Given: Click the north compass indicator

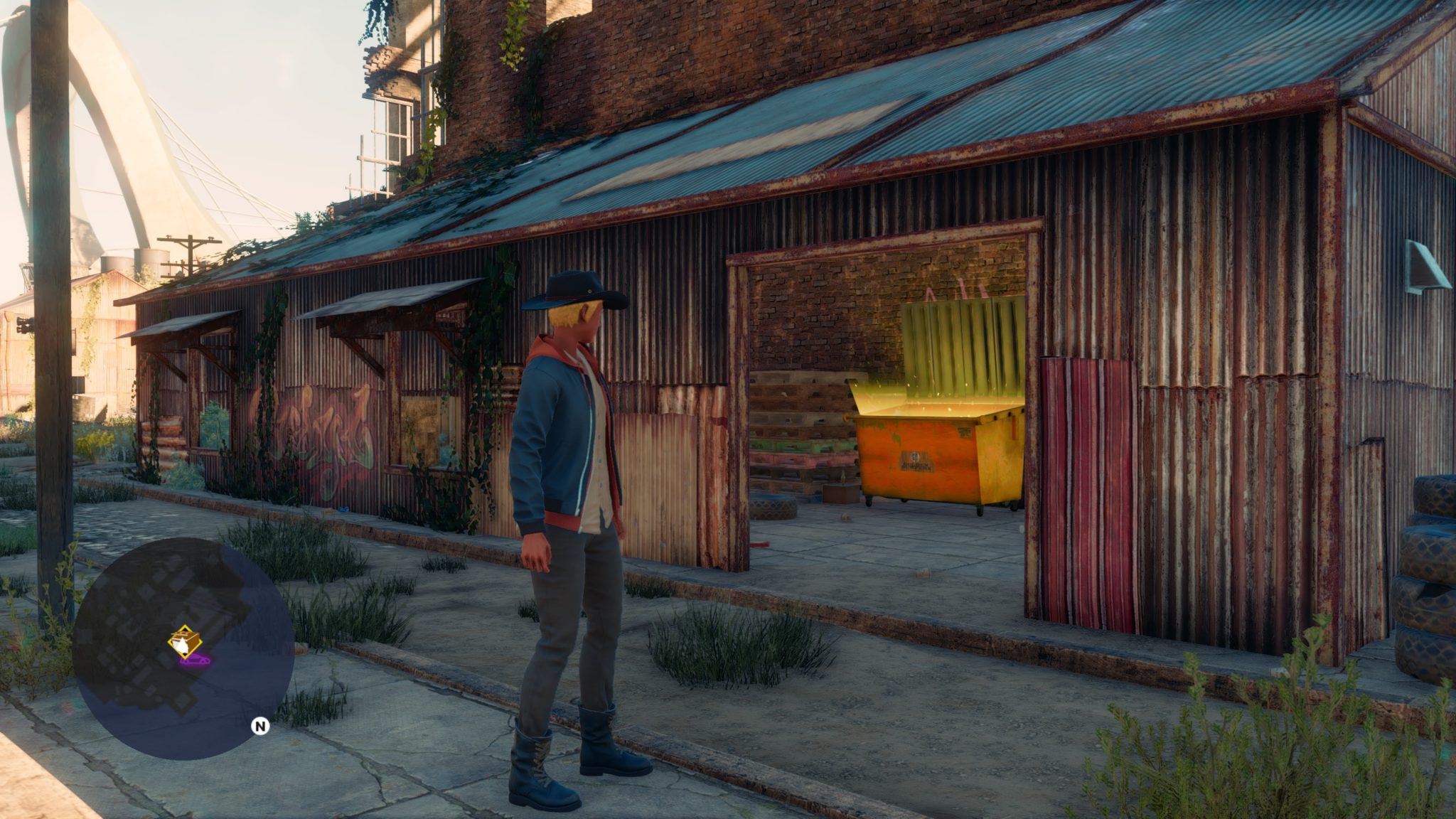Looking at the screenshot, I should [x=261, y=726].
